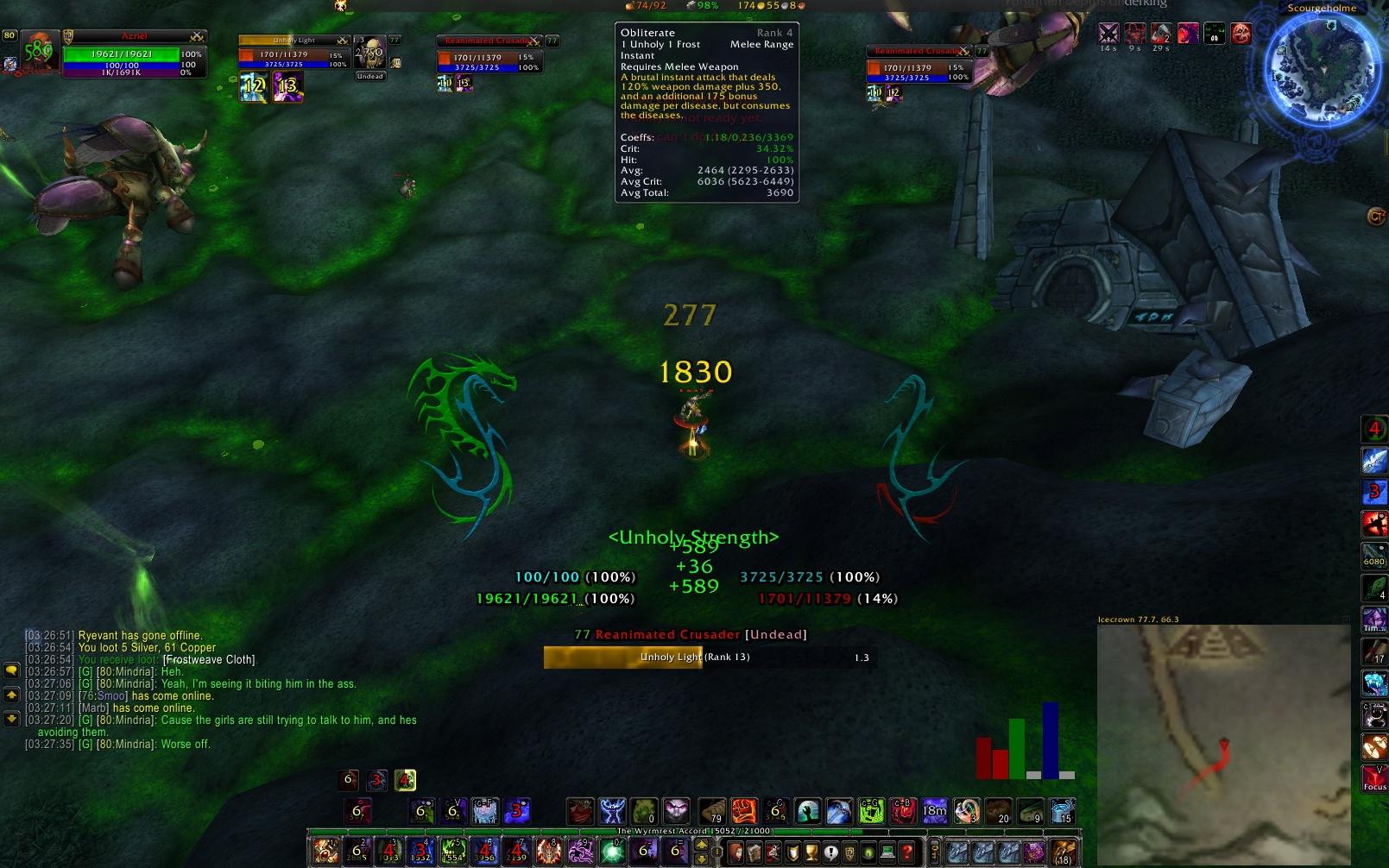The height and width of the screenshot is (868, 1389).
Task: Use the Focus macro button
Action: [1374, 778]
